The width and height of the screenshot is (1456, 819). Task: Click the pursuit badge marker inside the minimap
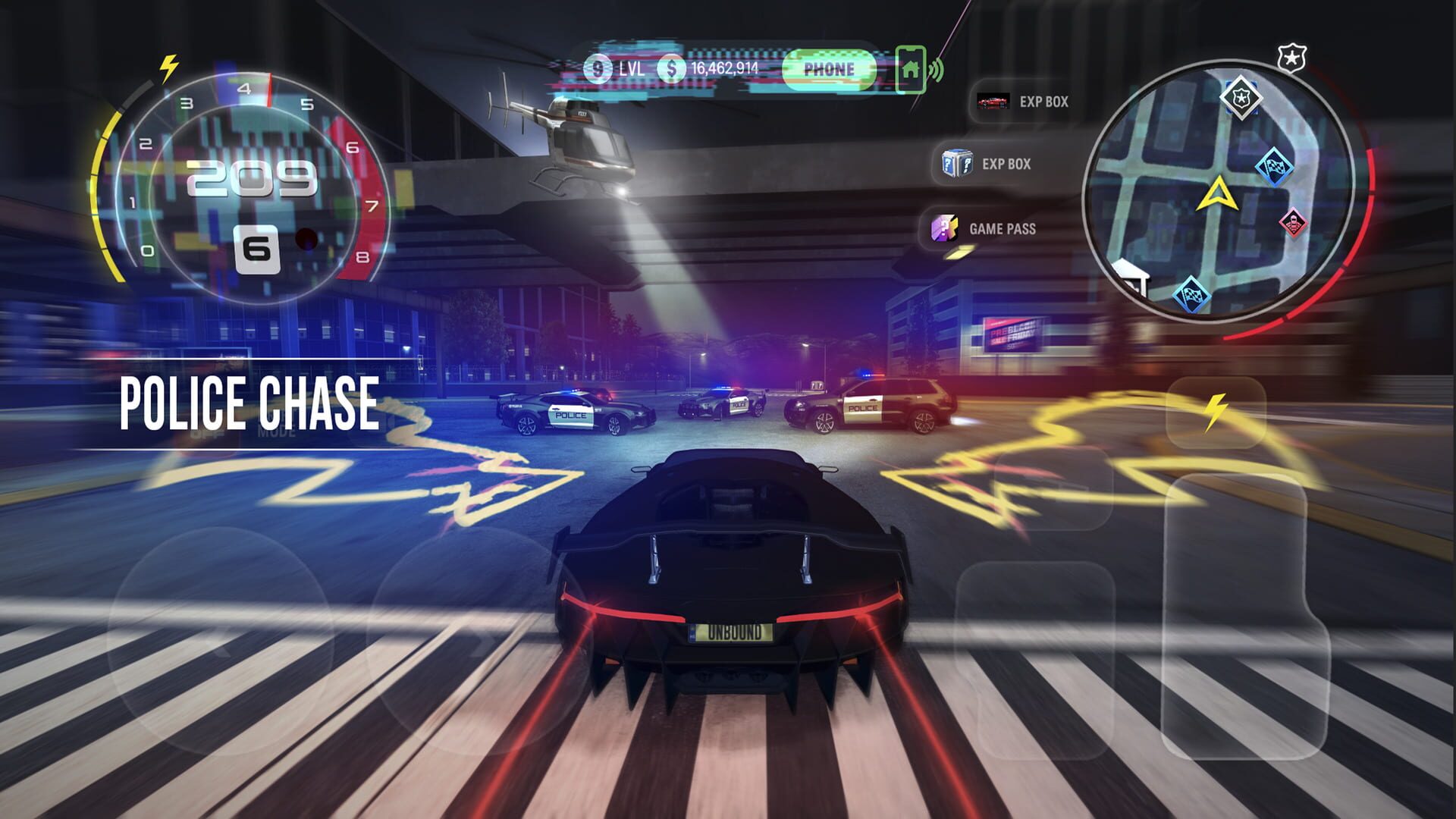click(x=1241, y=99)
